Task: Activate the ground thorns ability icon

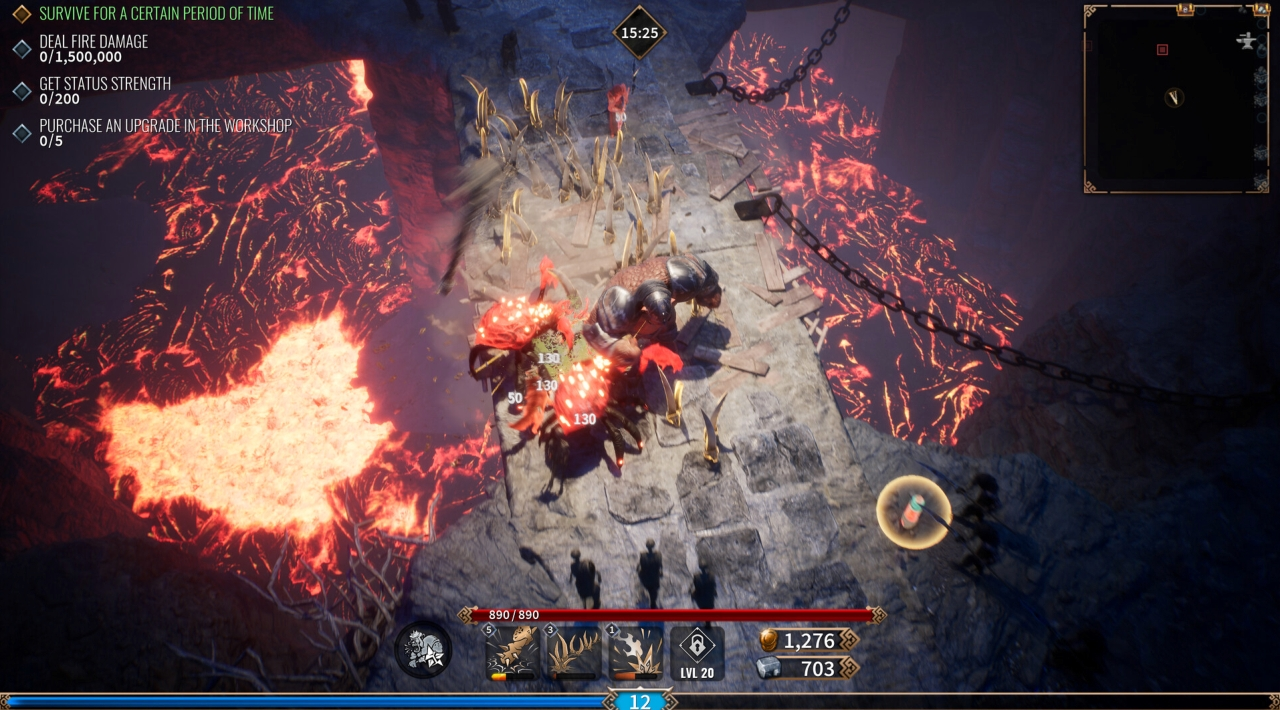Action: [x=574, y=652]
